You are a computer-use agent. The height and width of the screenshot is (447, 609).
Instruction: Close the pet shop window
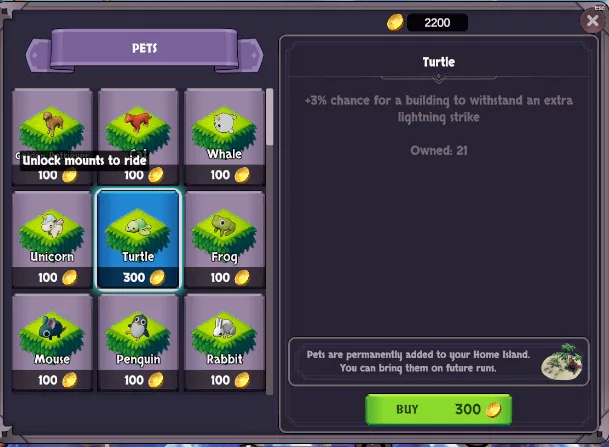591,21
